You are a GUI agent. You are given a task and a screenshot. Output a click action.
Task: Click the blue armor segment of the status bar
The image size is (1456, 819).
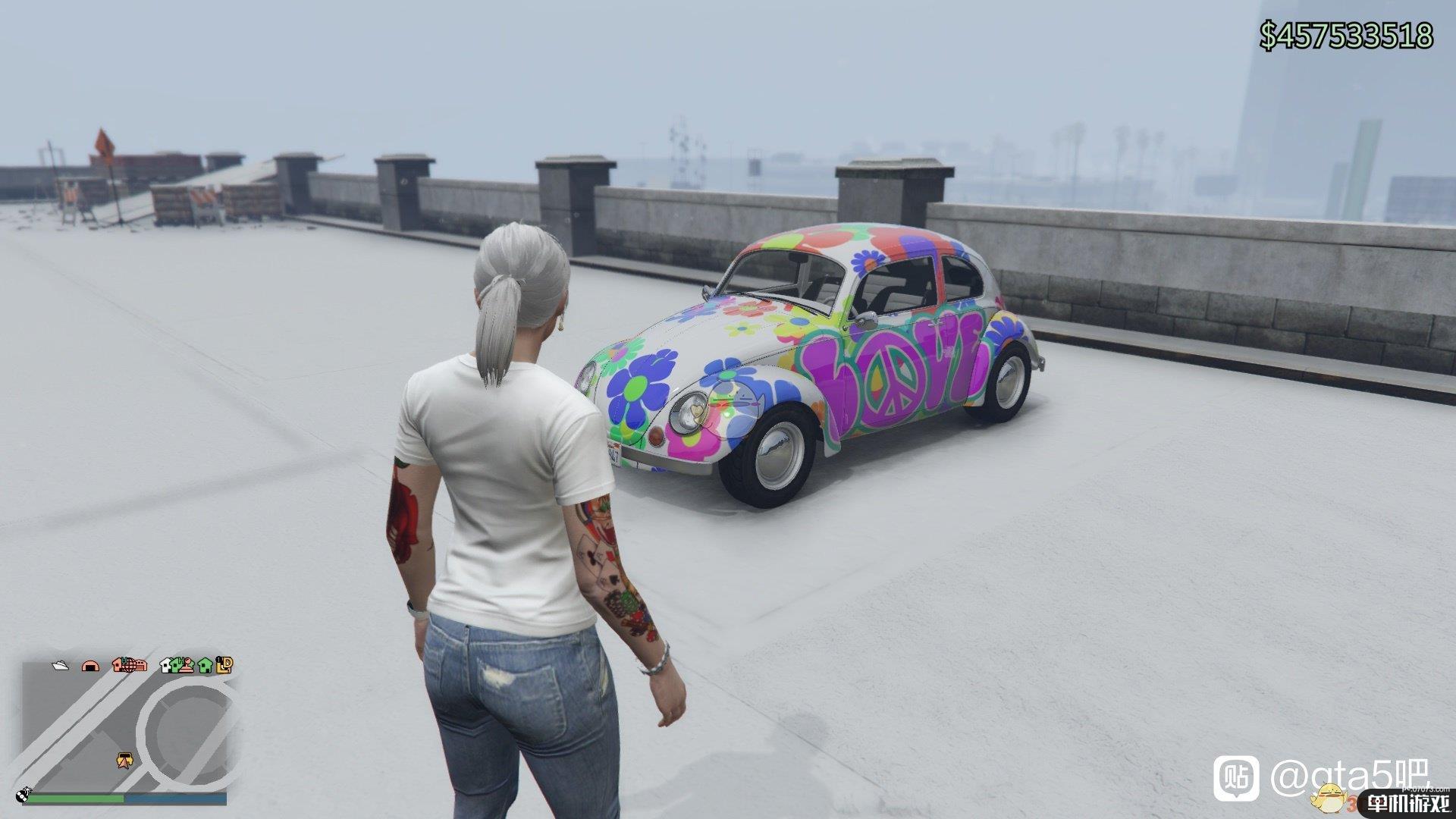174,798
